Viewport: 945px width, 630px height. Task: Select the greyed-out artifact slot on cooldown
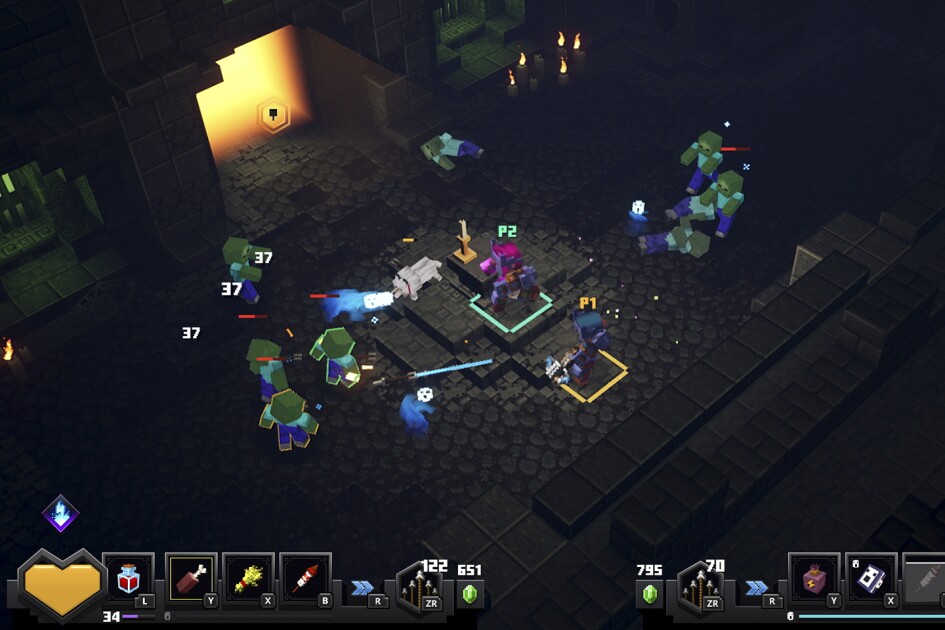pyautogui.click(x=924, y=578)
